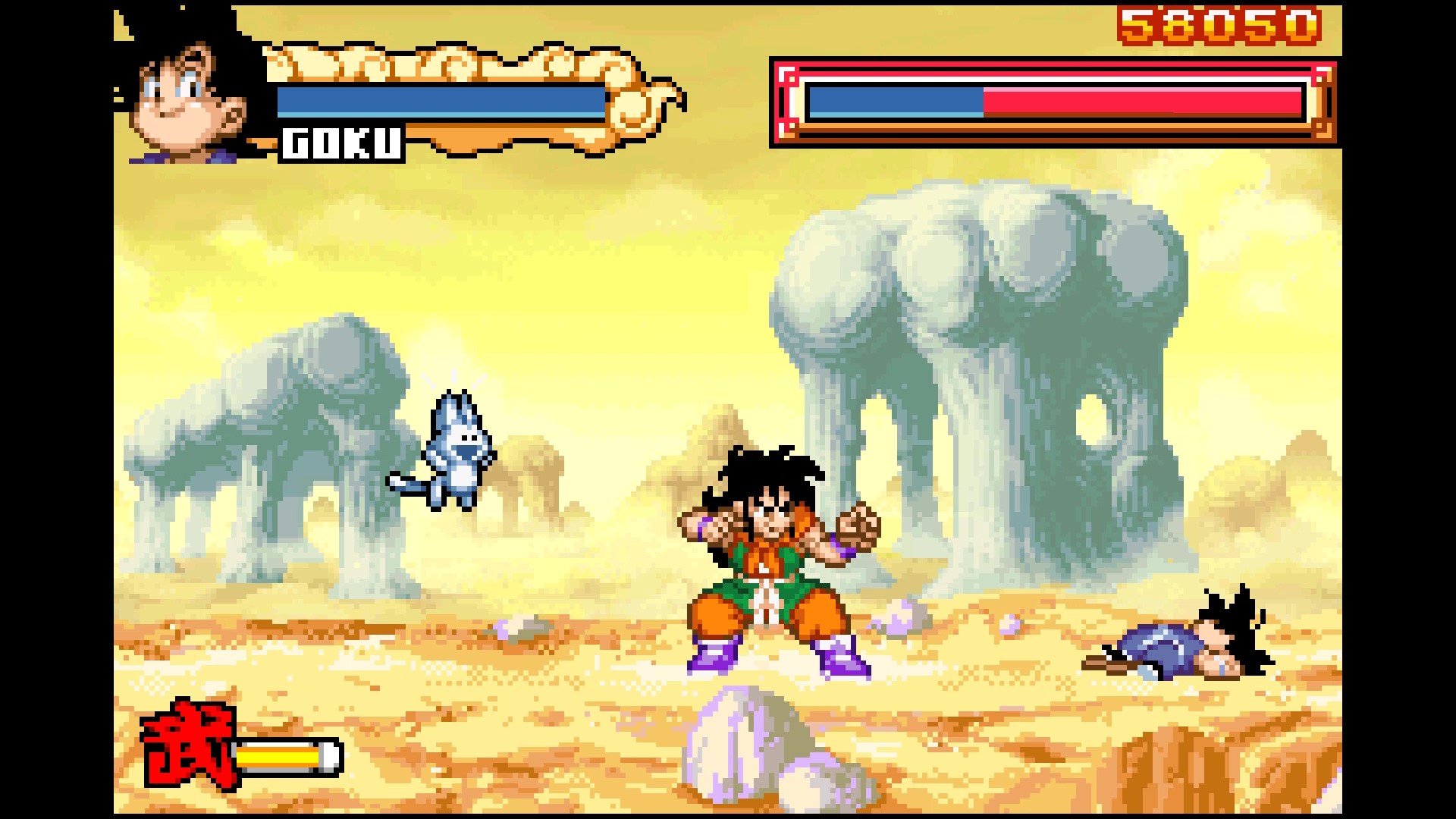Click Goku's character portrait

pyautogui.click(x=186, y=91)
